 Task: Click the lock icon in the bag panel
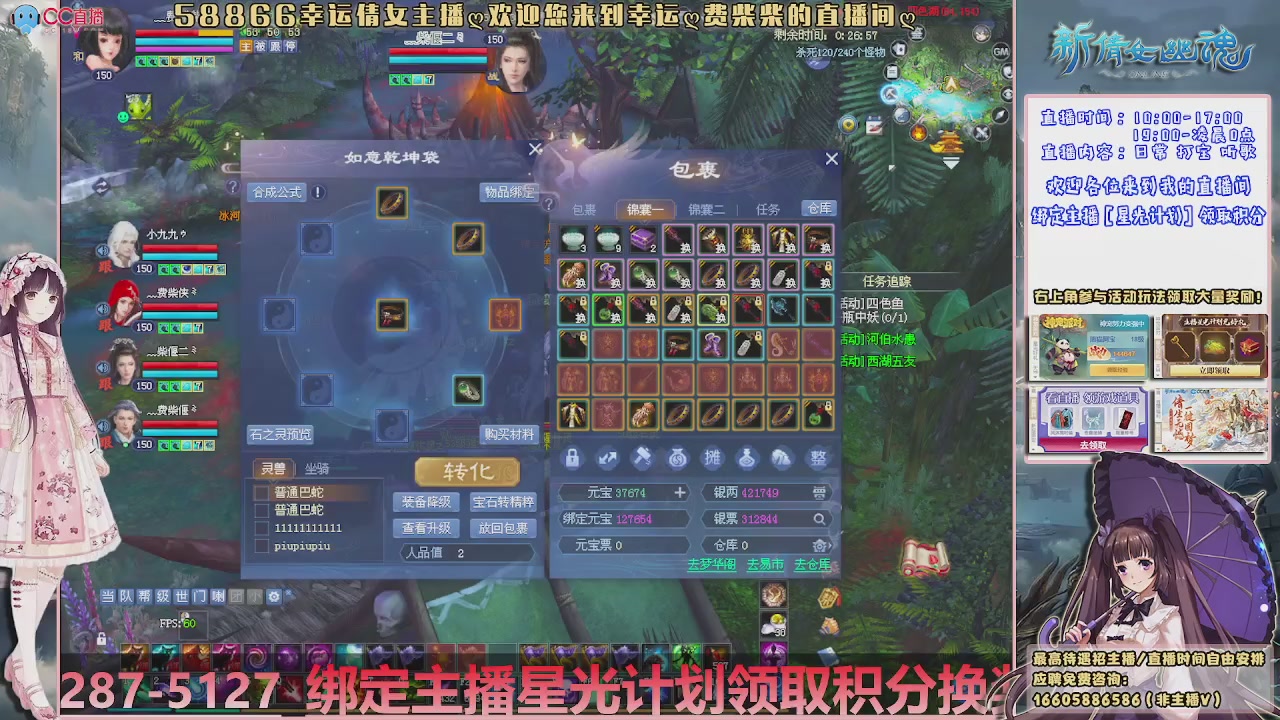[x=574, y=458]
